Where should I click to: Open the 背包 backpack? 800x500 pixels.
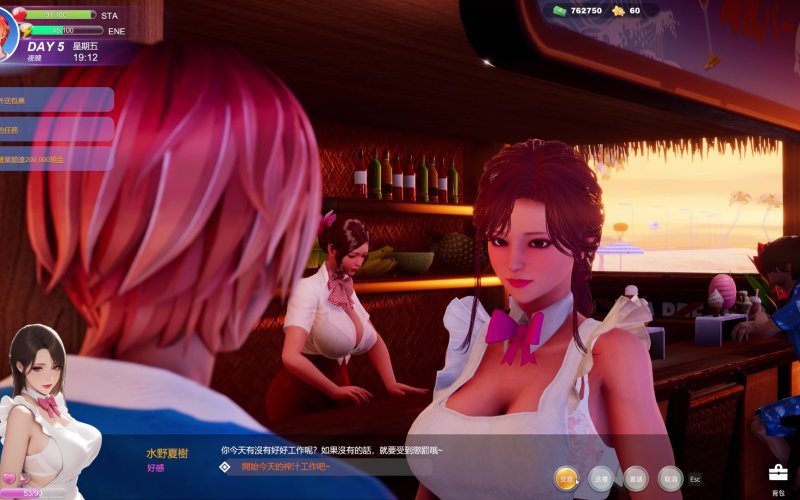[x=778, y=476]
